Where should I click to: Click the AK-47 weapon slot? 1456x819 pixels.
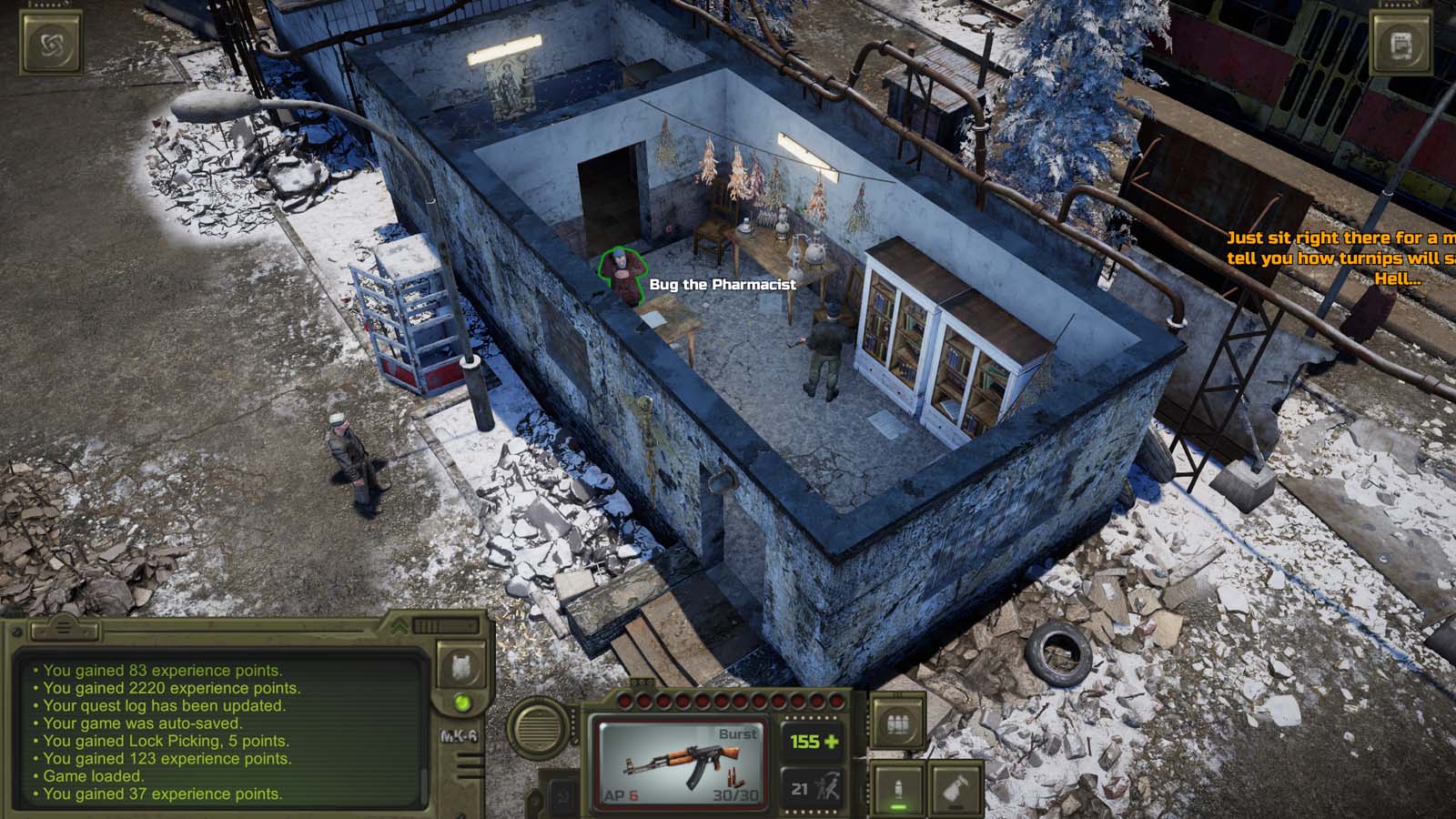click(x=680, y=763)
